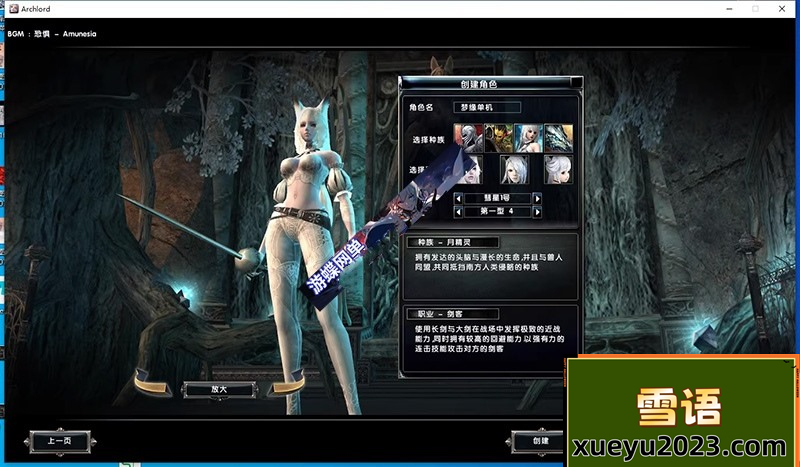The width and height of the screenshot is (800, 467).
Task: Choose the dragon race portrait
Action: tap(558, 138)
